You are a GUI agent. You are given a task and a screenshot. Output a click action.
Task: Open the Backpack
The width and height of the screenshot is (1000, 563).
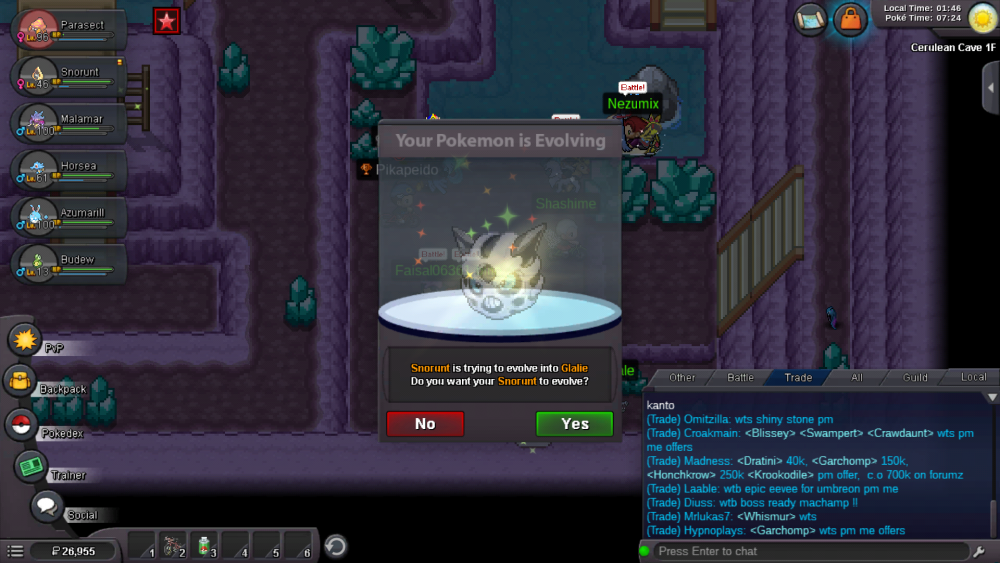click(20, 381)
